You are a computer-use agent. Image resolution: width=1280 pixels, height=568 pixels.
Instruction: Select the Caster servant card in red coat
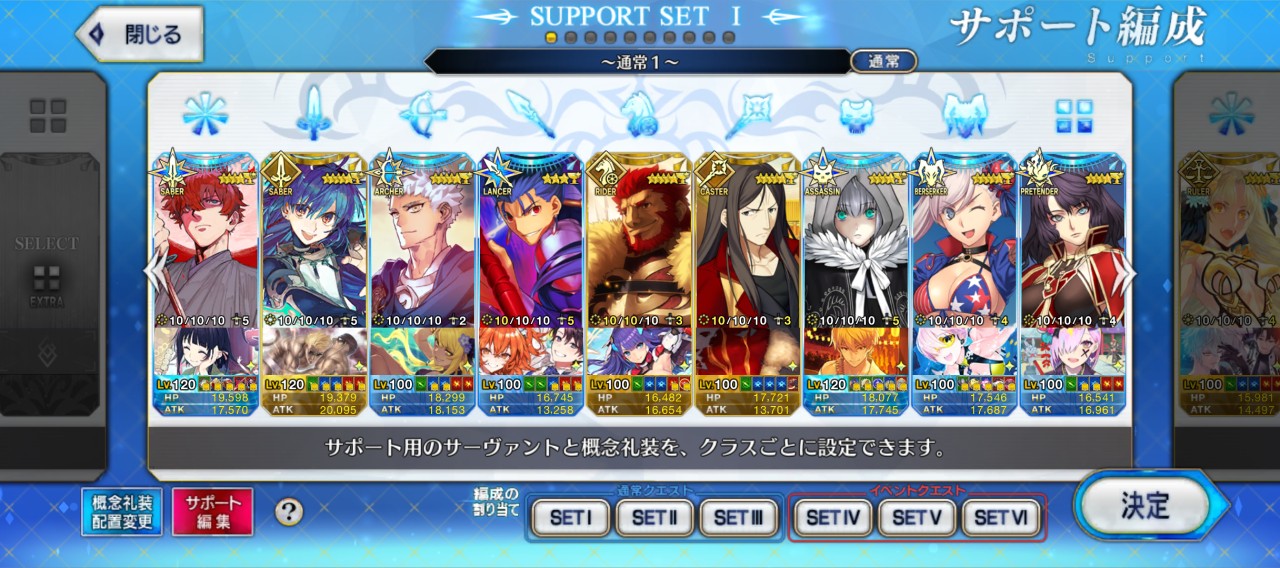747,250
